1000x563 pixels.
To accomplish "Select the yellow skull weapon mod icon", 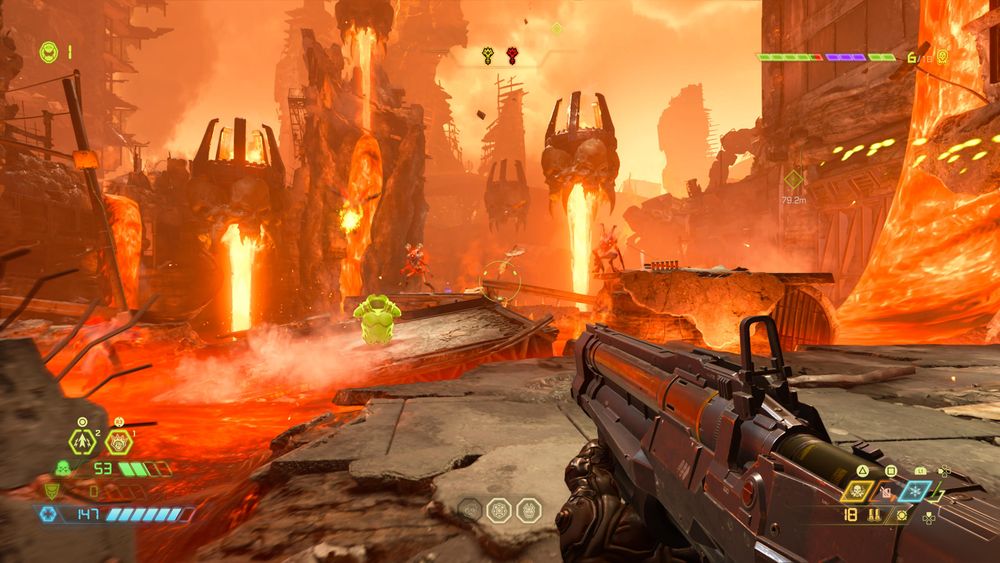I will click(857, 491).
